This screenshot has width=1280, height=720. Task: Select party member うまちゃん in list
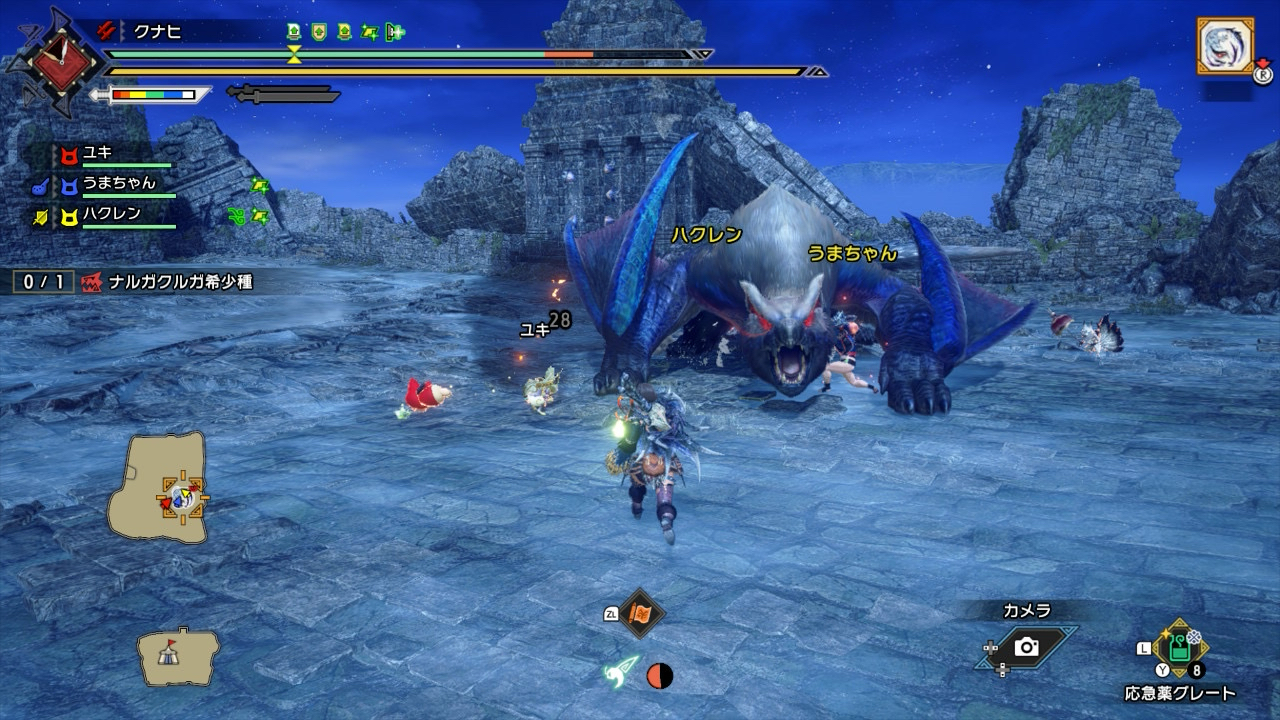[118, 183]
